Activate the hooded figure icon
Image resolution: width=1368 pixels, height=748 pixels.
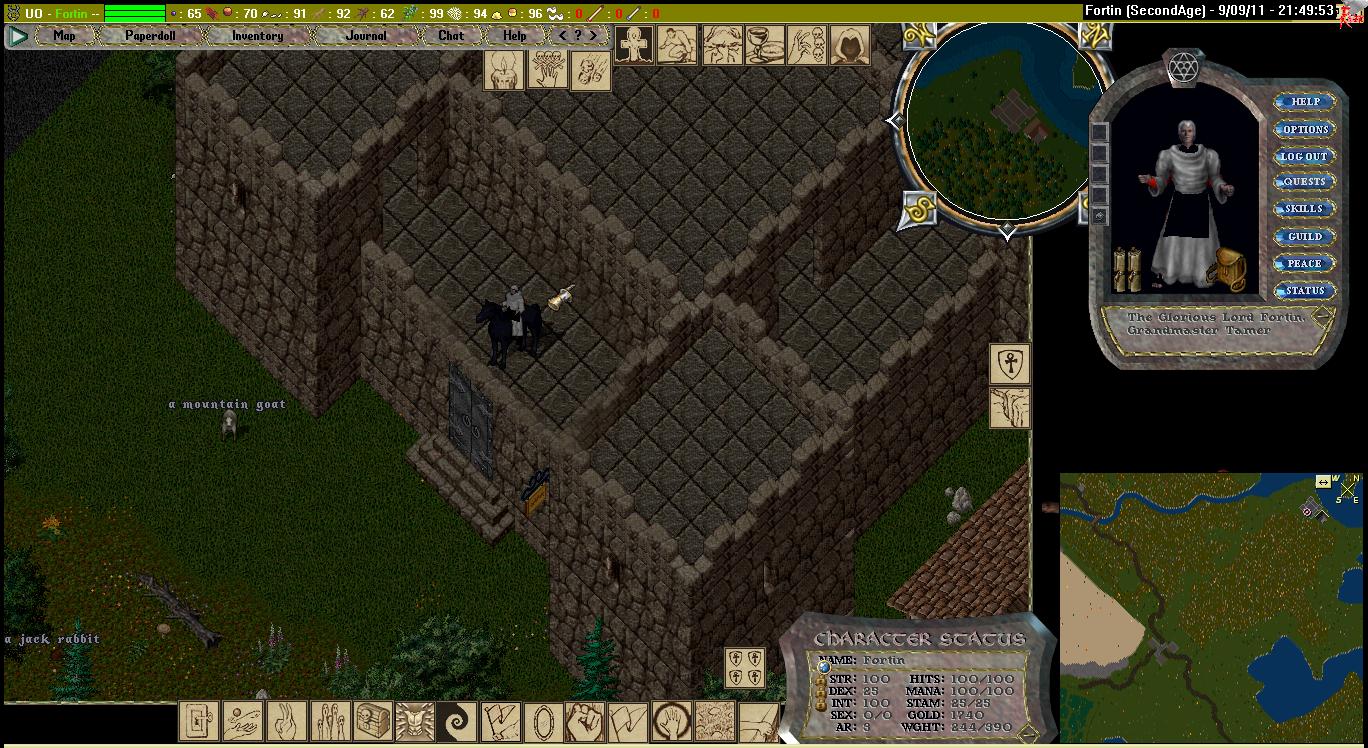click(x=849, y=46)
